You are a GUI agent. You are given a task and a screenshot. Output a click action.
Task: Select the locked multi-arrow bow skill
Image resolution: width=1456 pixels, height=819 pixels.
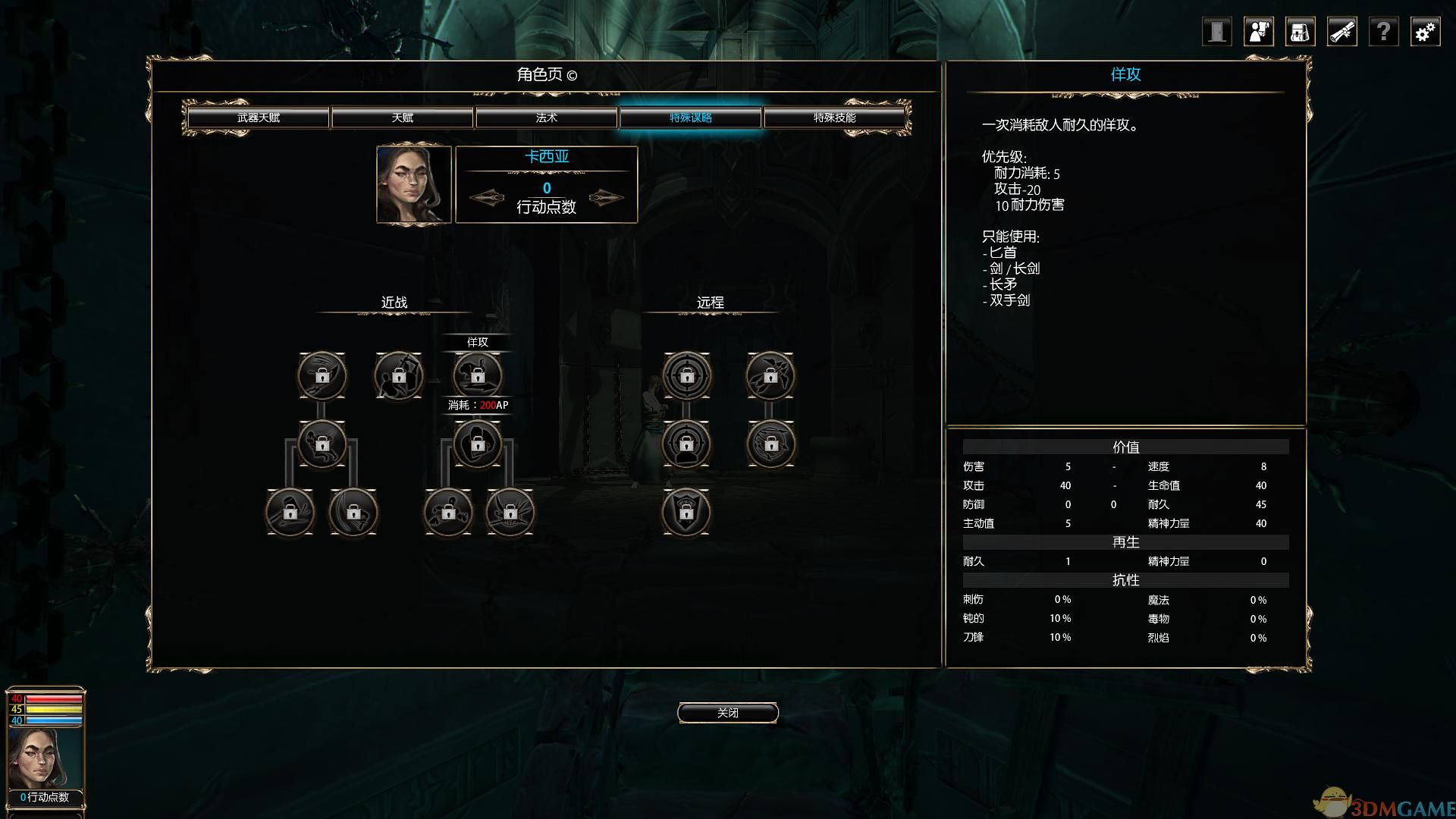(770, 375)
